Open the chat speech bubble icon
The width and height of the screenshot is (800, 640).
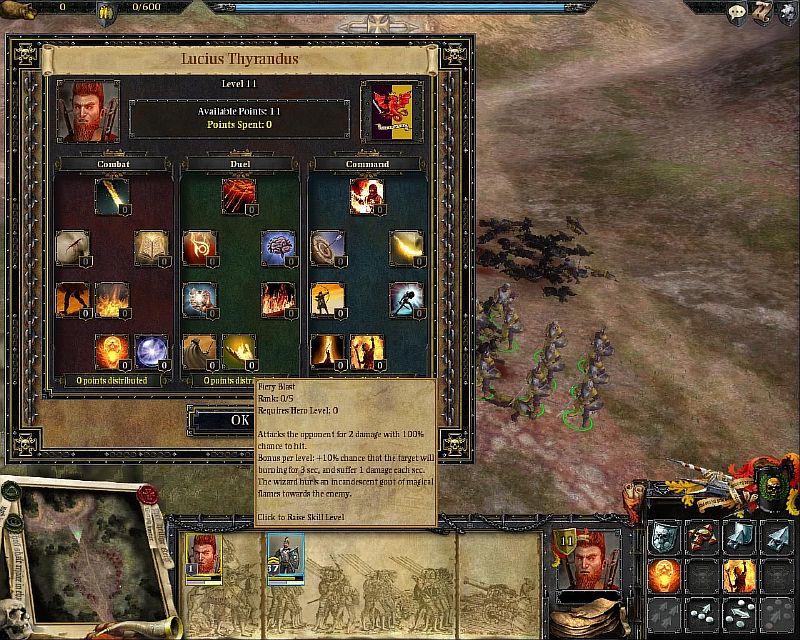pos(736,11)
